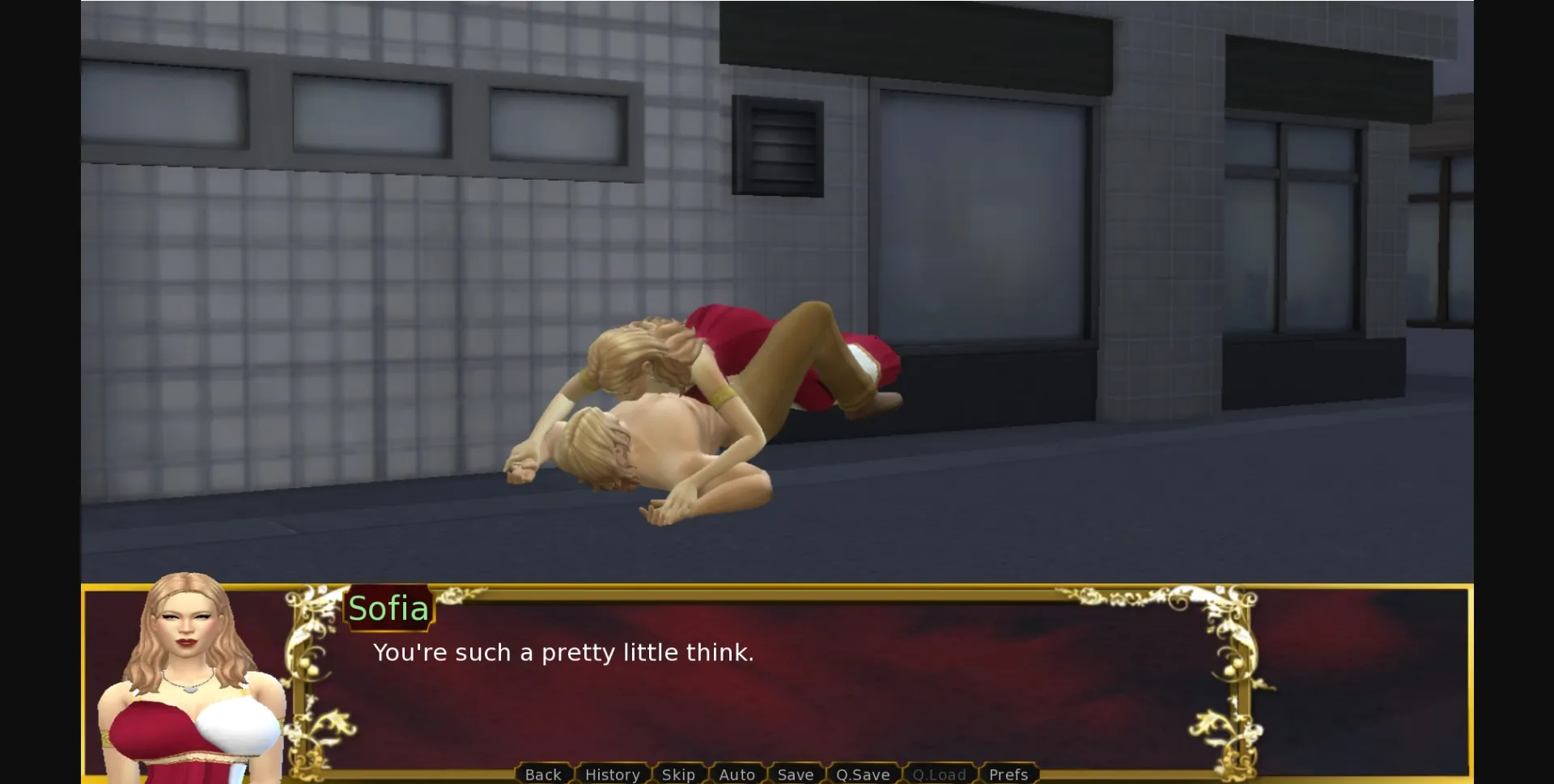Click the grayed-out Q.Load button
The height and width of the screenshot is (784, 1554).
[940, 774]
